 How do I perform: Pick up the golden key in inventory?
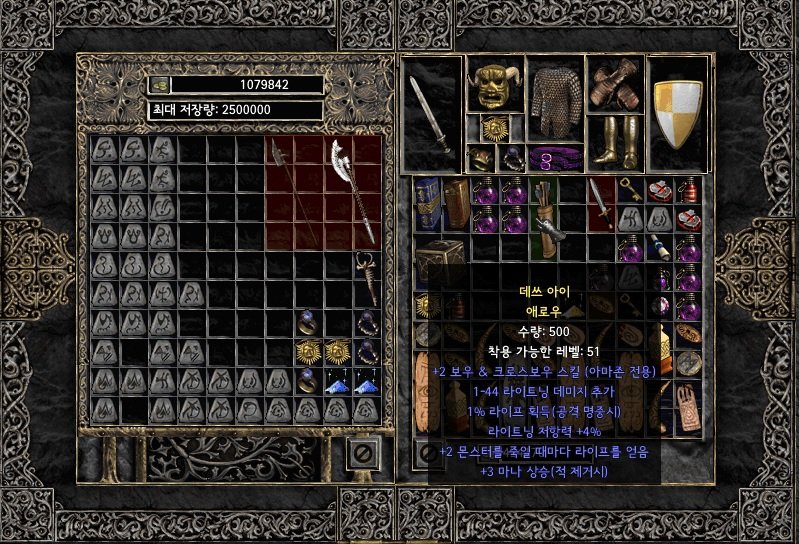(x=631, y=188)
